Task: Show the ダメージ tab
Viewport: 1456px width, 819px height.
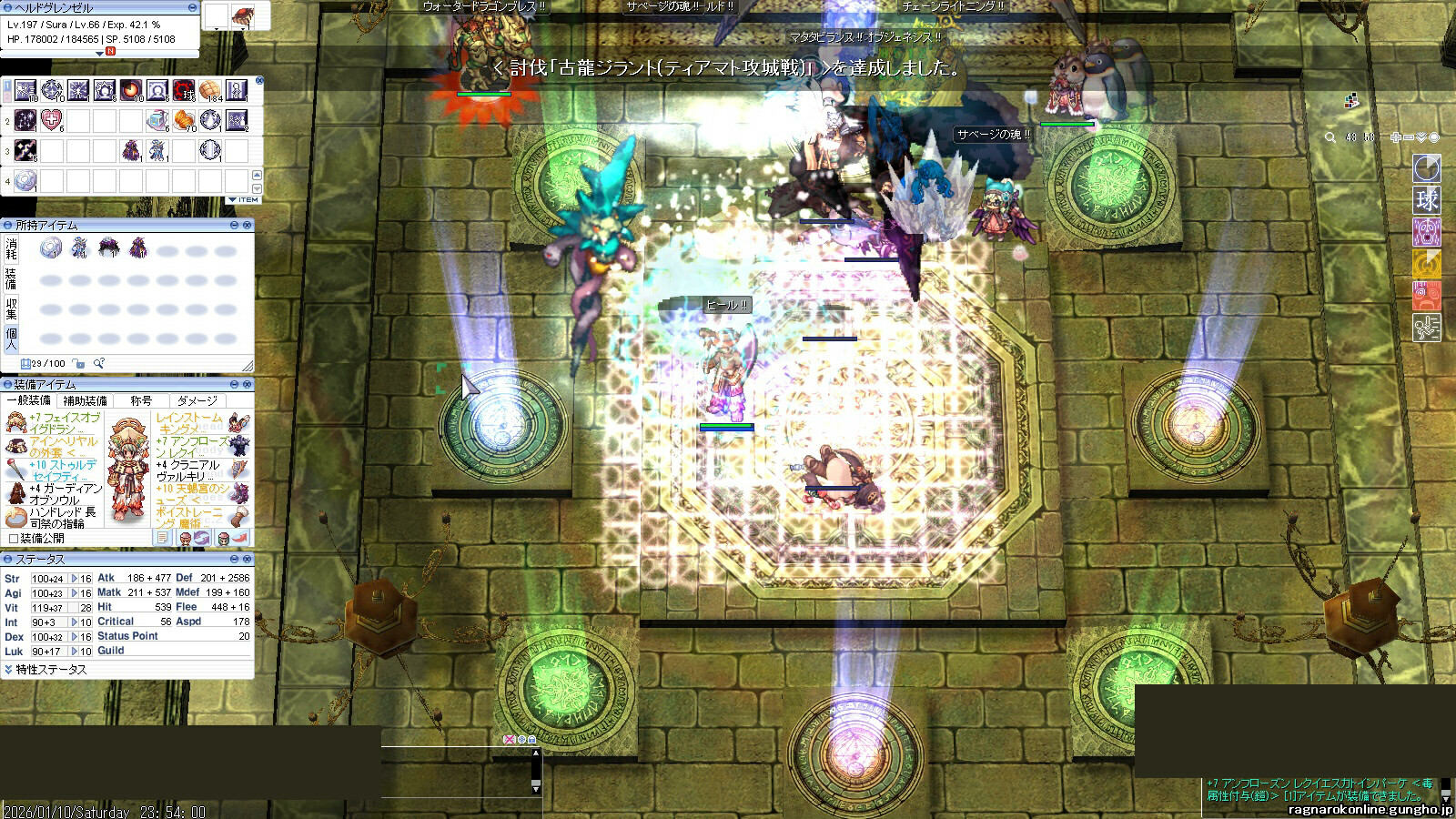Action: pos(197,400)
